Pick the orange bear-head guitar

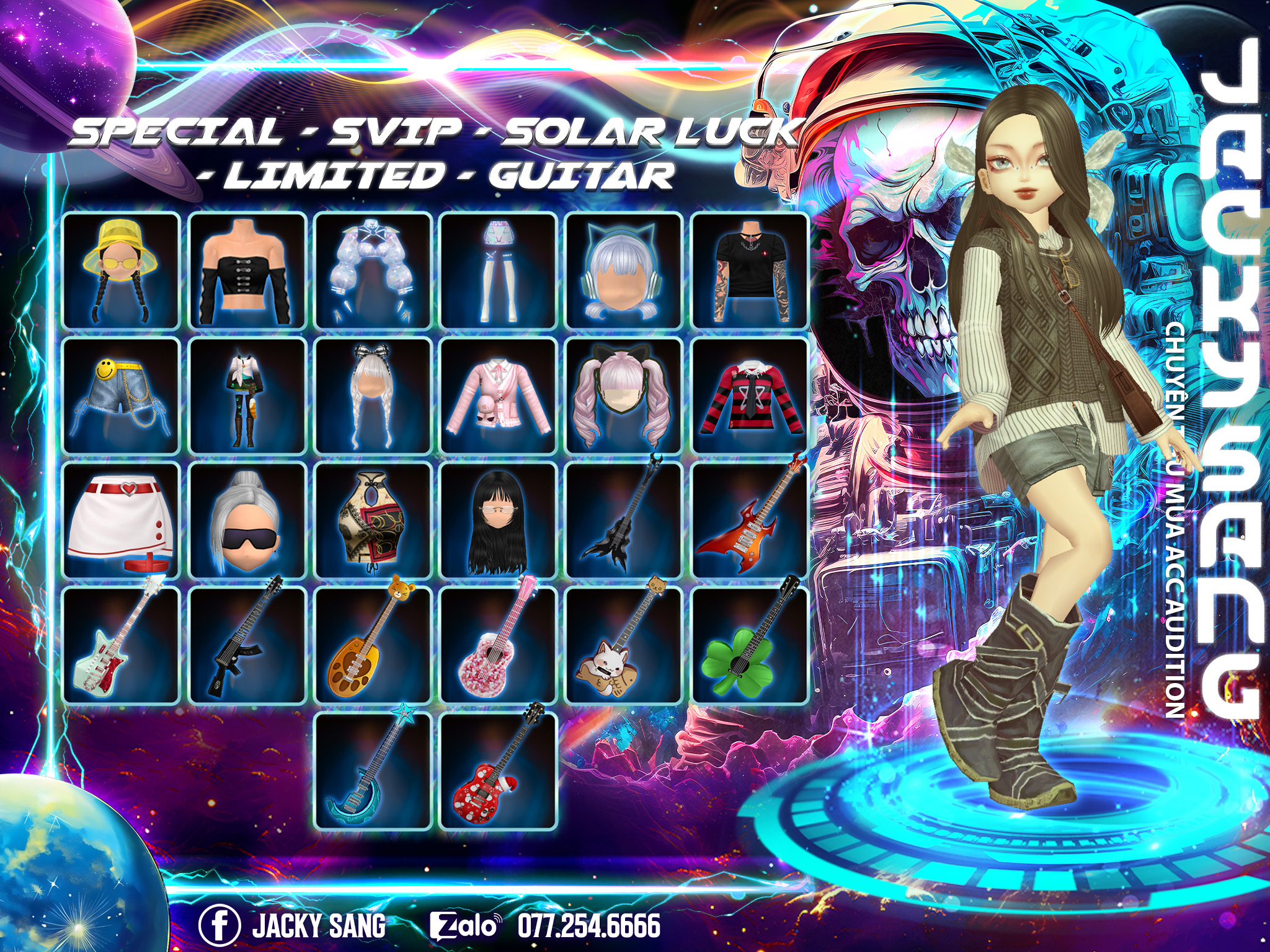(x=373, y=645)
